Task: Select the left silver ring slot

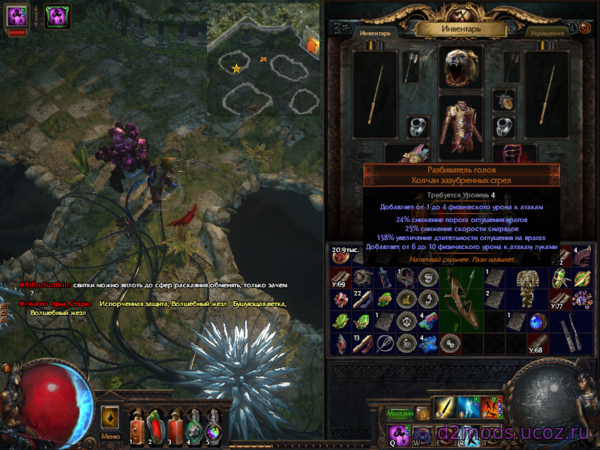Action: click(418, 126)
